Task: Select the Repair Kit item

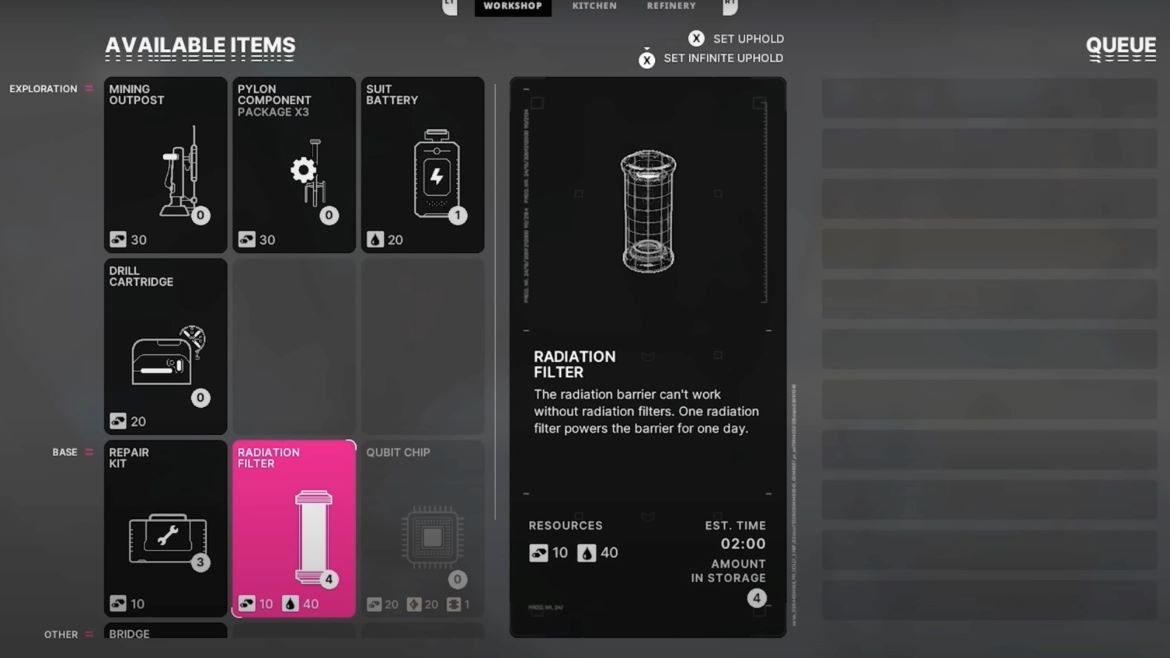Action: 166,528
